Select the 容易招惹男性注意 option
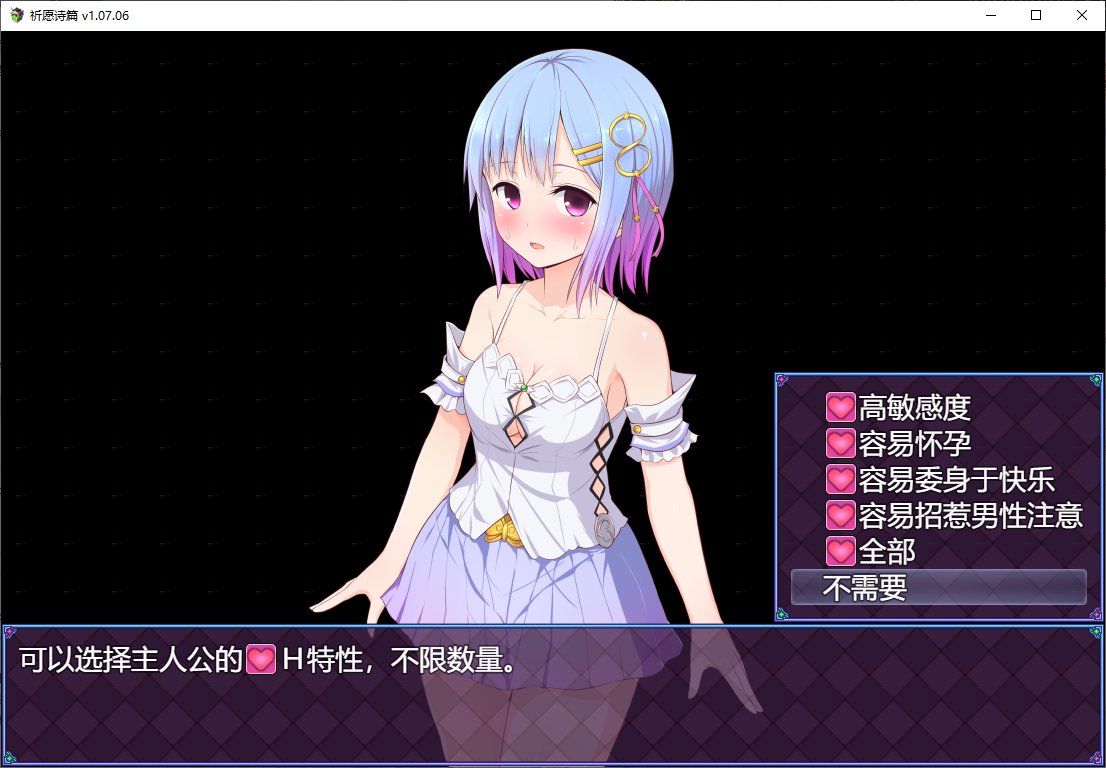Image resolution: width=1106 pixels, height=768 pixels. point(955,516)
